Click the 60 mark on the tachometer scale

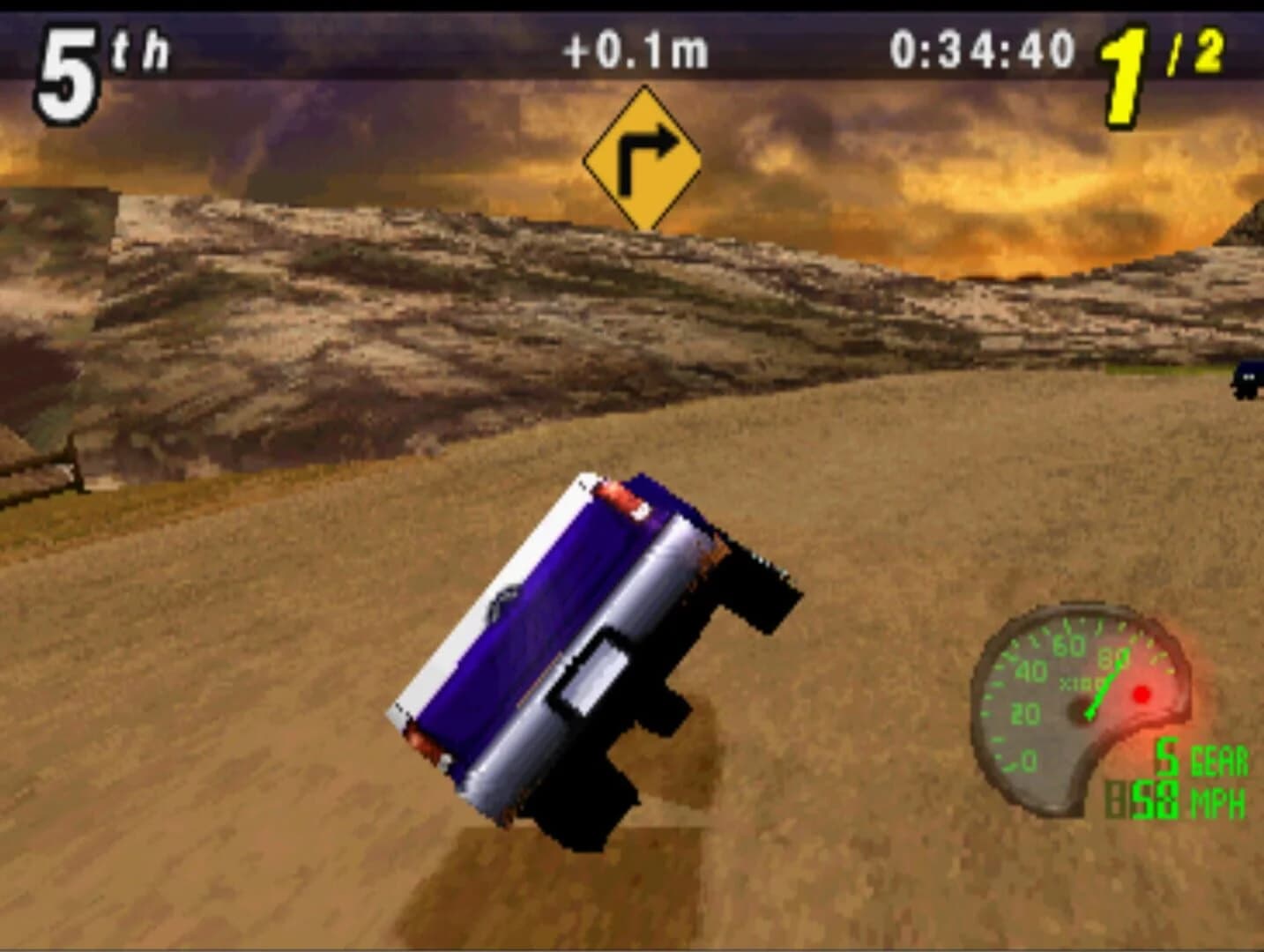click(x=1068, y=644)
